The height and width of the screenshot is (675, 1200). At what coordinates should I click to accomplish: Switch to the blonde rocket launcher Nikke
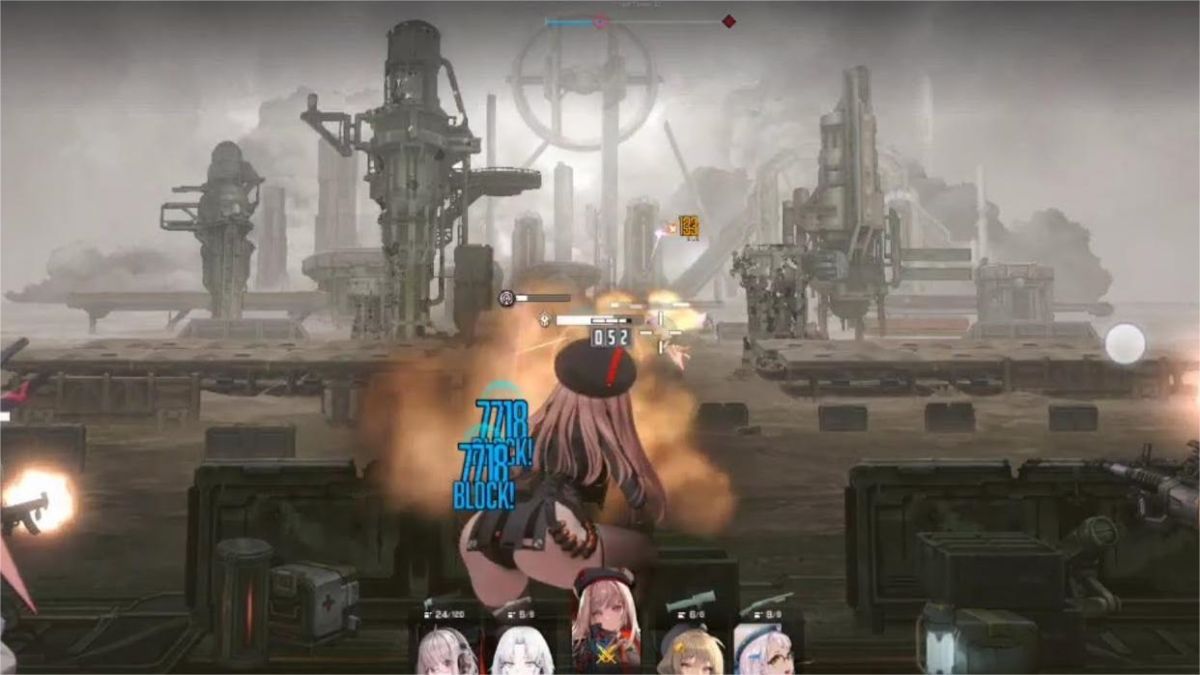[x=690, y=648]
